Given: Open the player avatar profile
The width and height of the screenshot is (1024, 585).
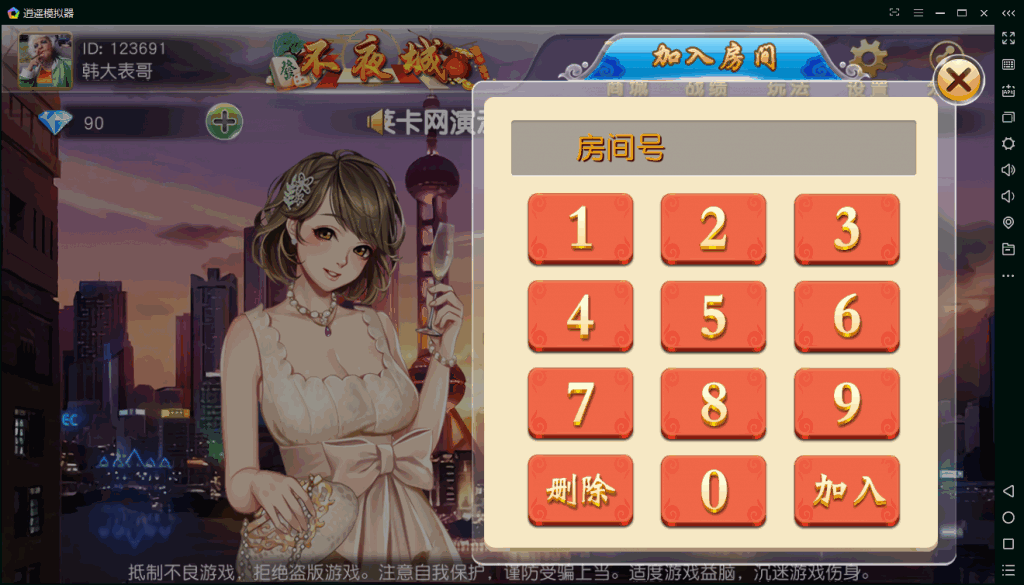Looking at the screenshot, I should (x=45, y=60).
